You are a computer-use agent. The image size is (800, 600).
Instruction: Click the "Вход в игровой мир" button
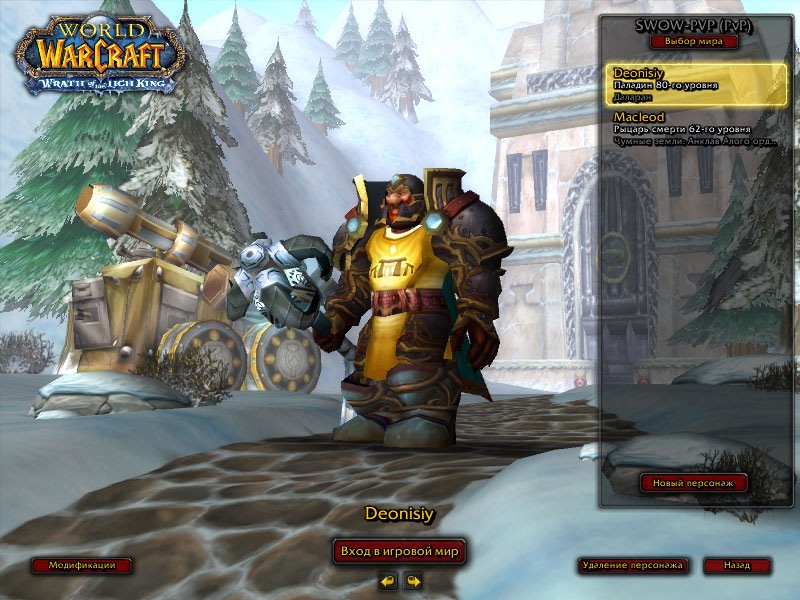400,551
